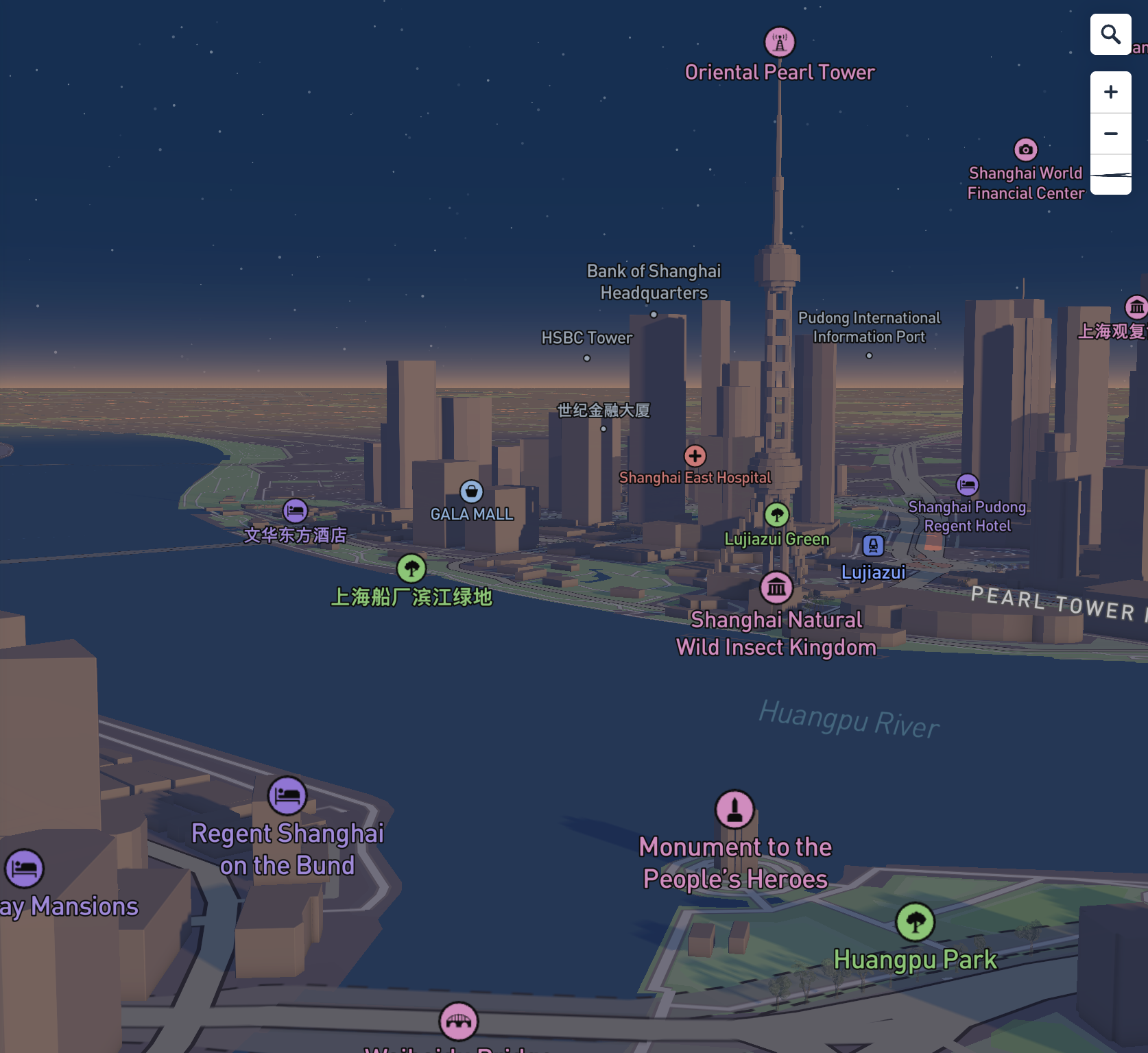
Task: Select the Oriental Pearl Tower marker
Action: tap(780, 43)
